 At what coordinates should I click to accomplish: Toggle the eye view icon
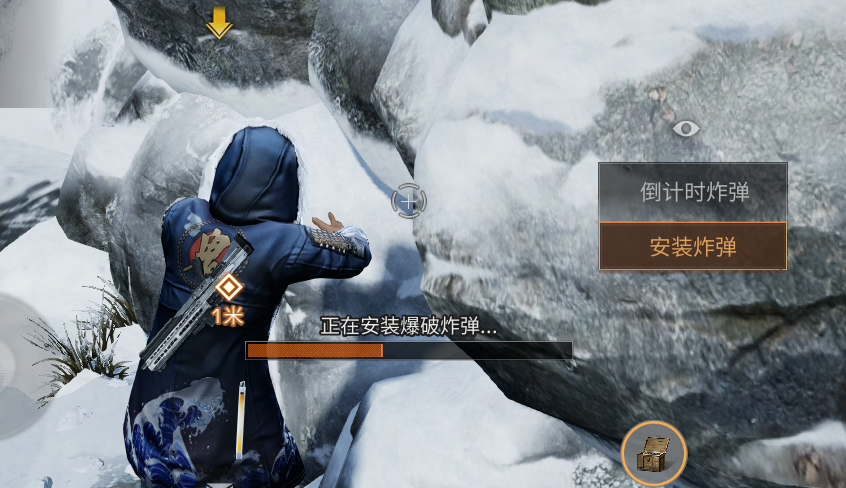coord(685,128)
